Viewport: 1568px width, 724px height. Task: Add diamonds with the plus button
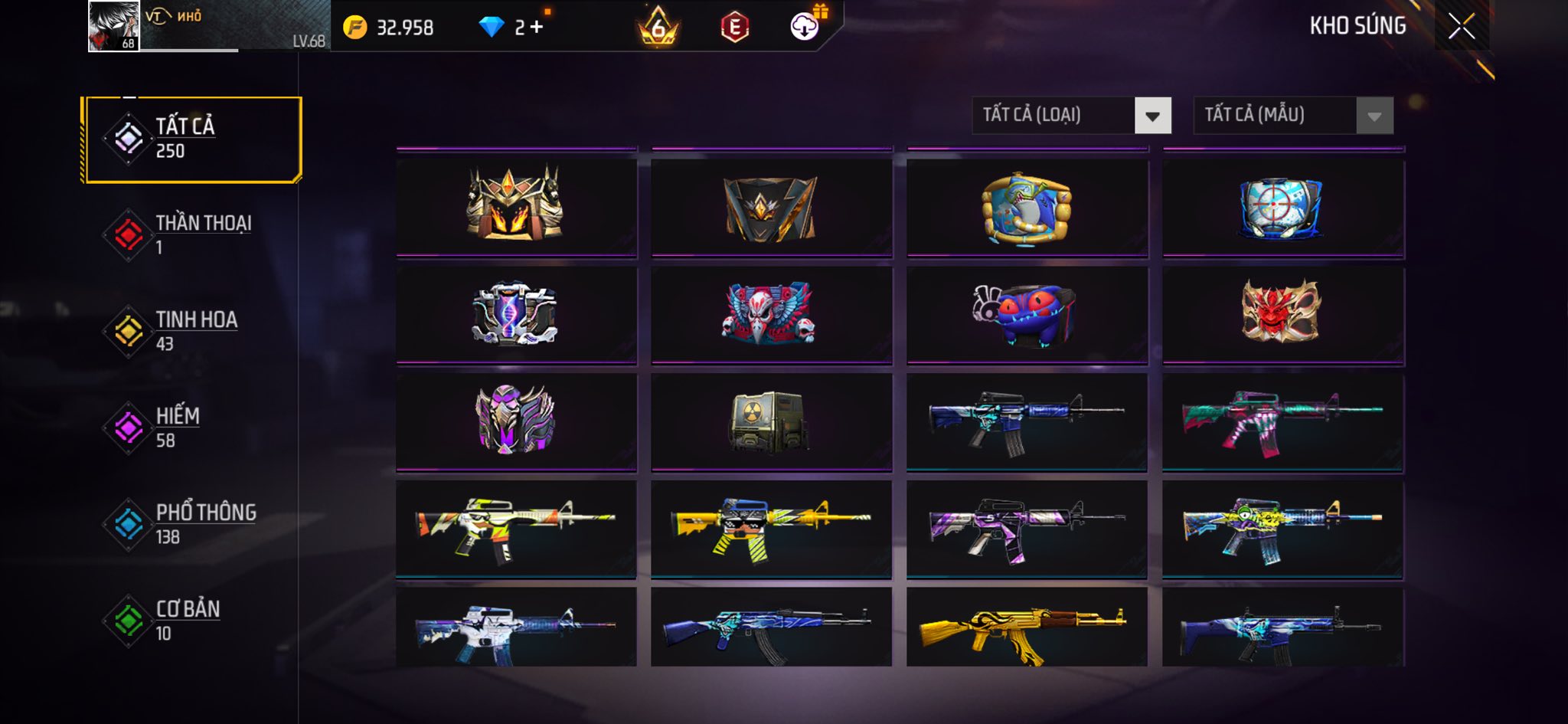[x=536, y=28]
